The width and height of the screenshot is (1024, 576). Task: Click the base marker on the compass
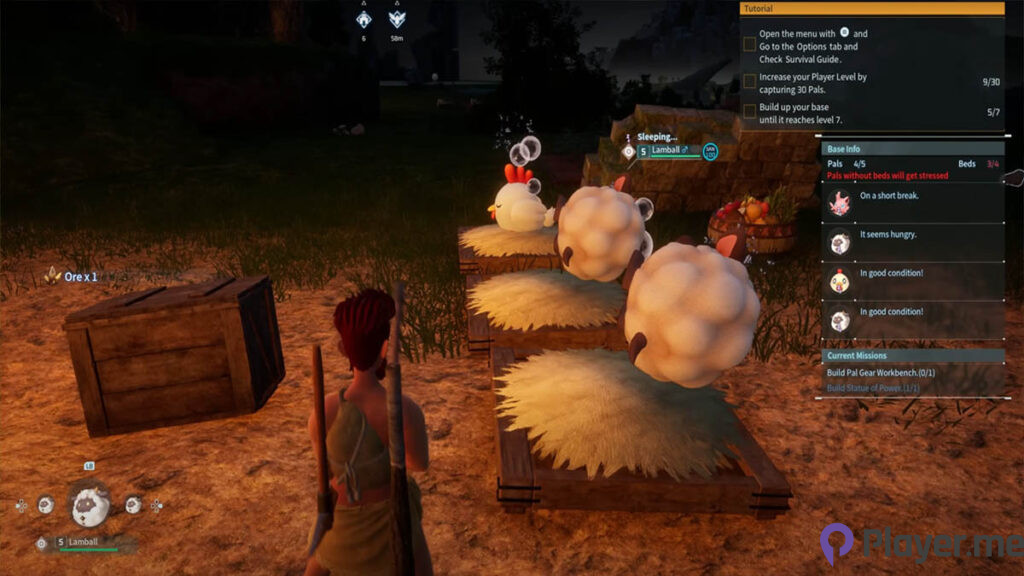364,18
